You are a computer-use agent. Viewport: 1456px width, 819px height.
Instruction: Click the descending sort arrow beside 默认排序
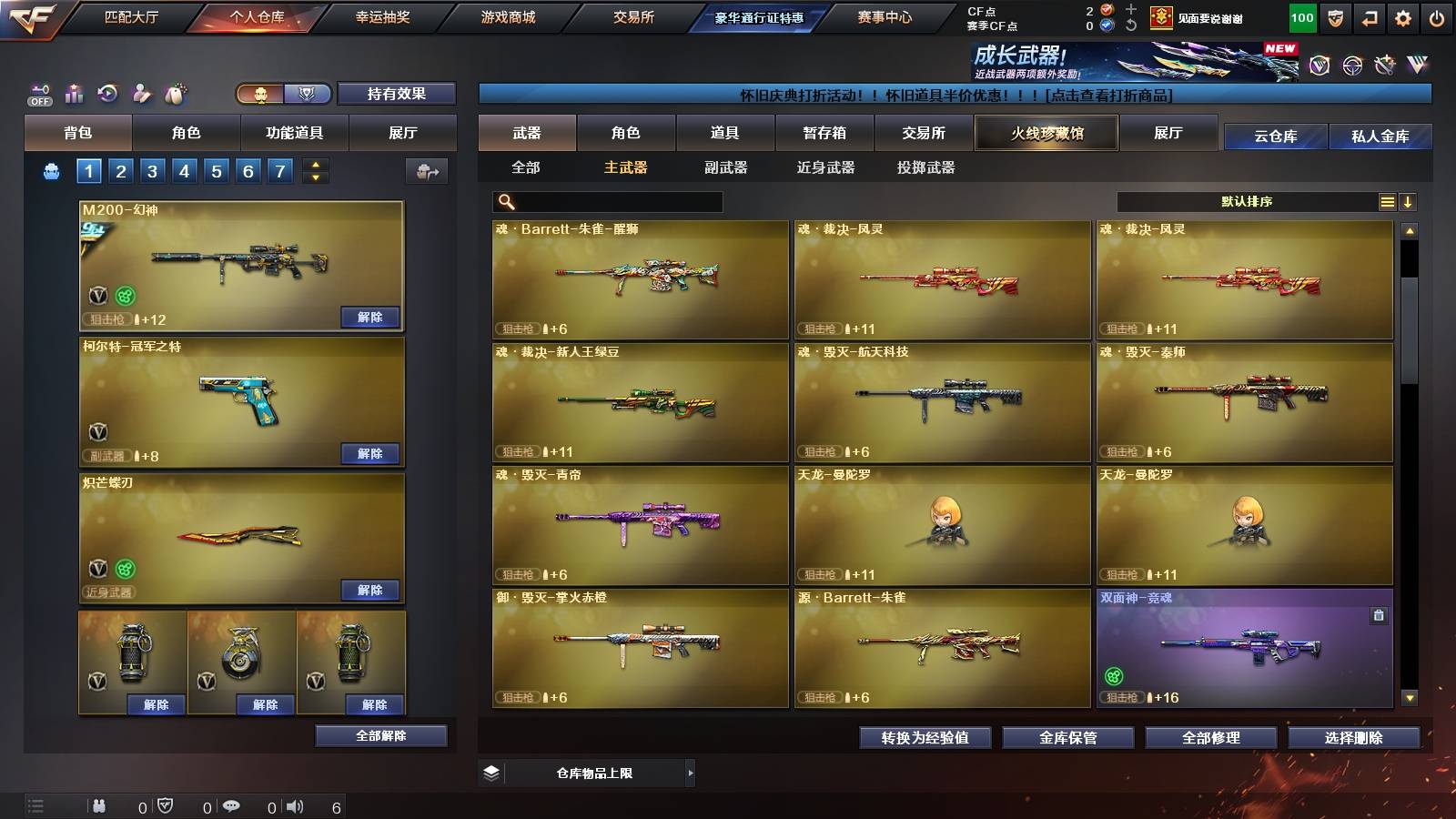coord(1409,201)
